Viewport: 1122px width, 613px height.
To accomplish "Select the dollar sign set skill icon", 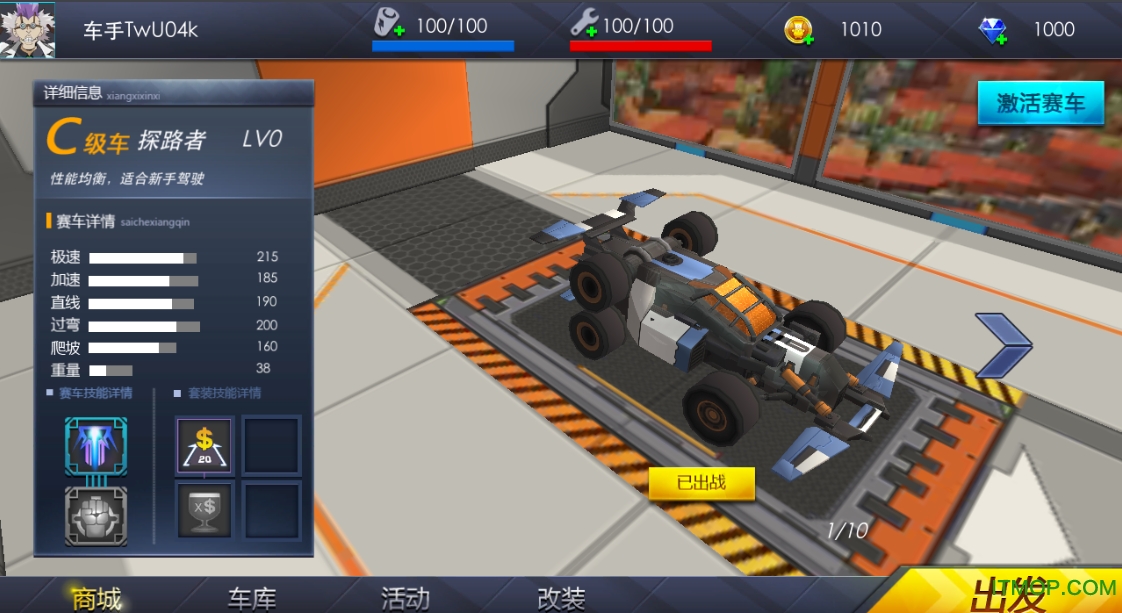I will coord(205,445).
